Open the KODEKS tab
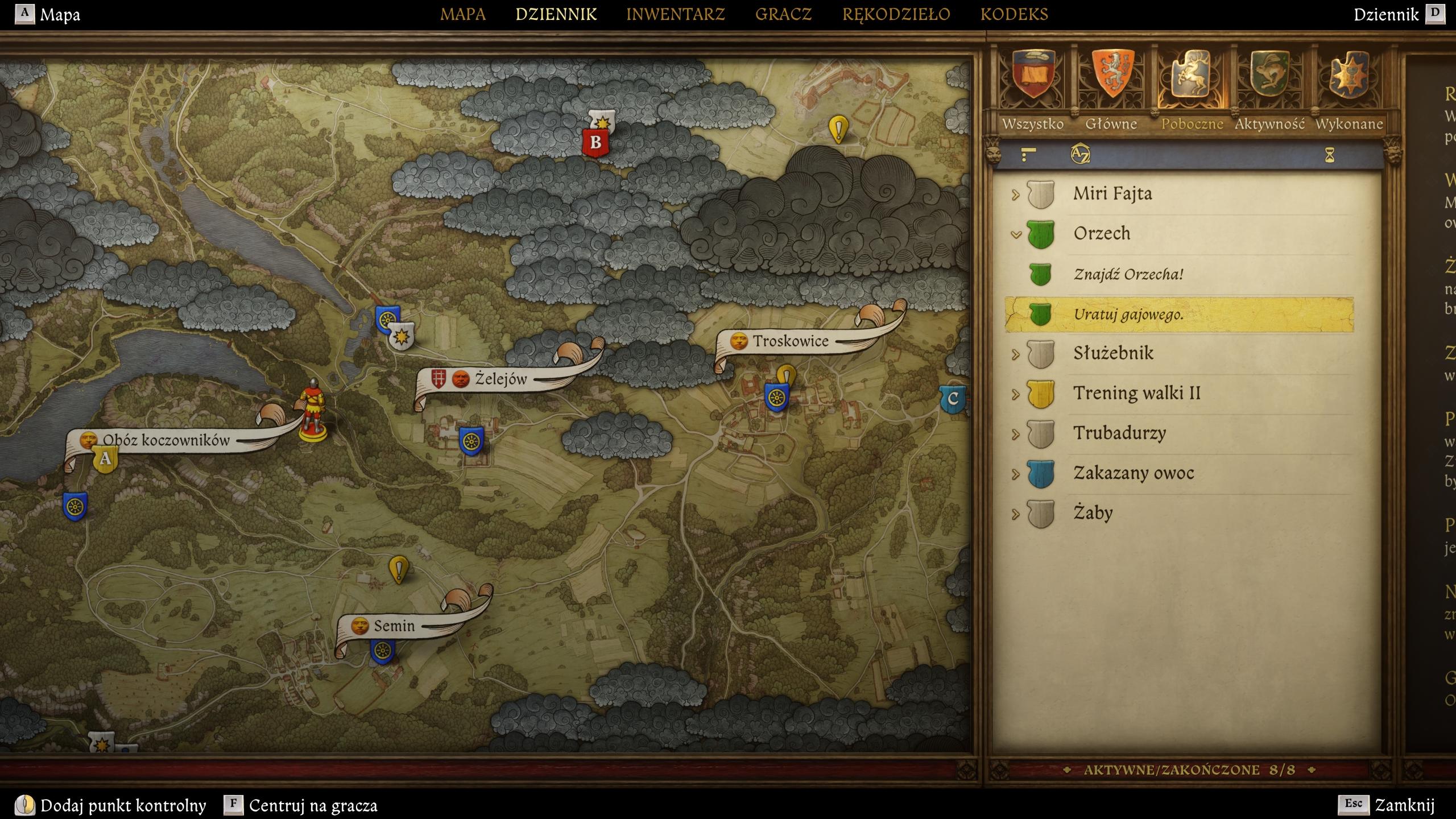Viewport: 1456px width, 819px height. [x=1014, y=14]
